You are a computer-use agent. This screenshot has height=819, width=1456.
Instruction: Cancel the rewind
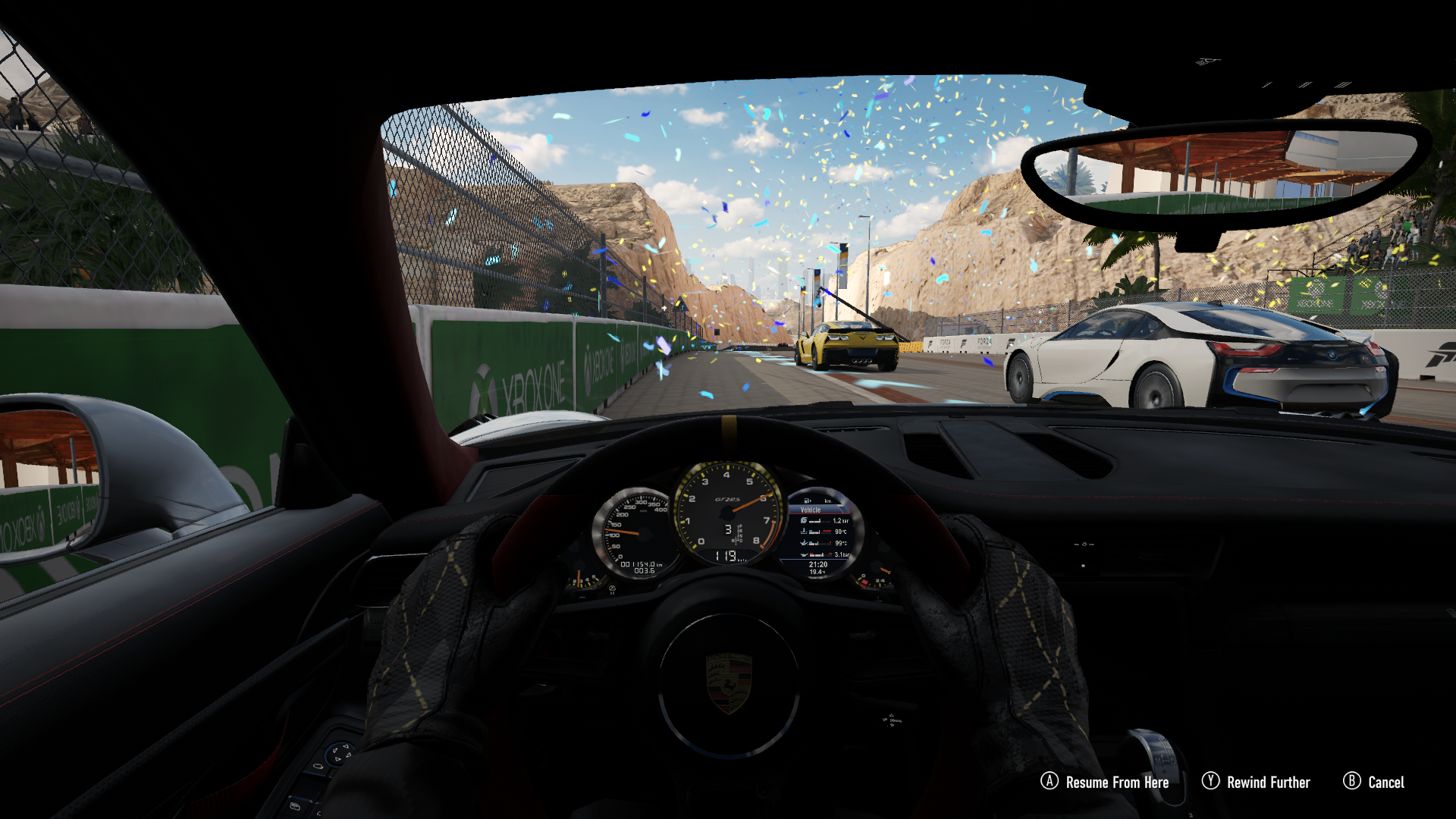click(1373, 782)
